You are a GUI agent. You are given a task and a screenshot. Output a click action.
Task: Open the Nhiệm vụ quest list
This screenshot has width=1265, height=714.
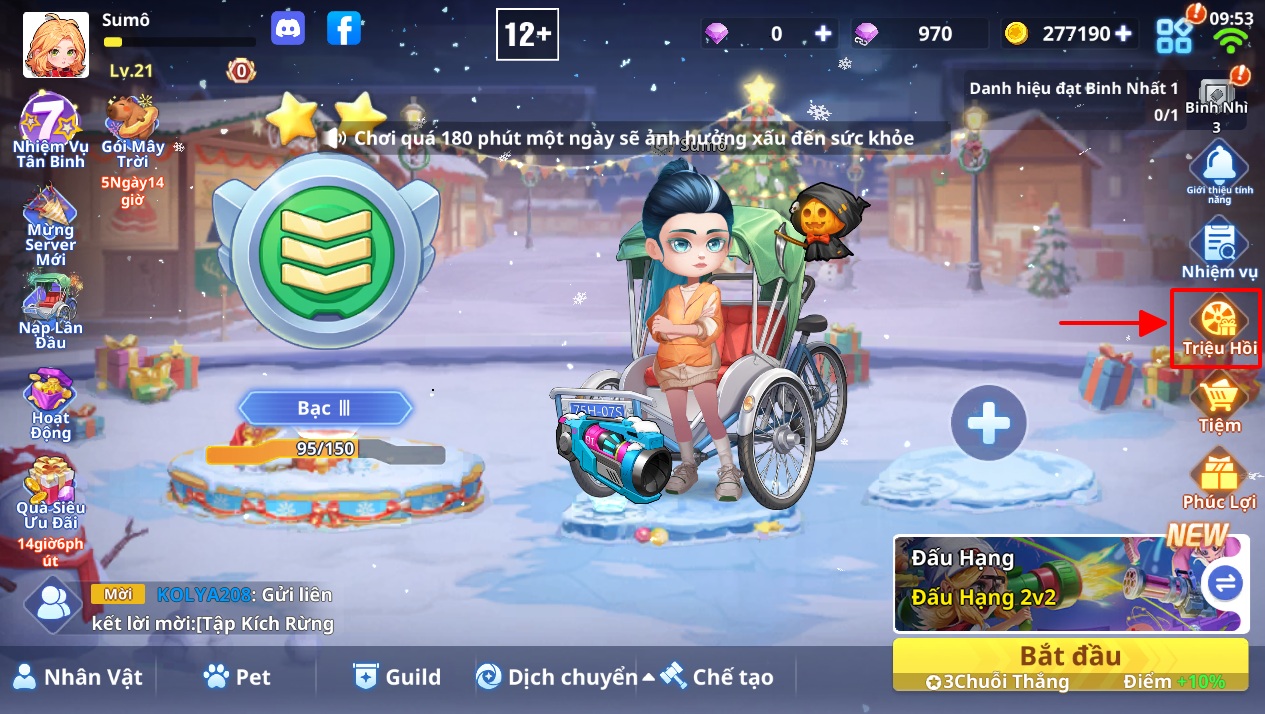pos(1219,250)
